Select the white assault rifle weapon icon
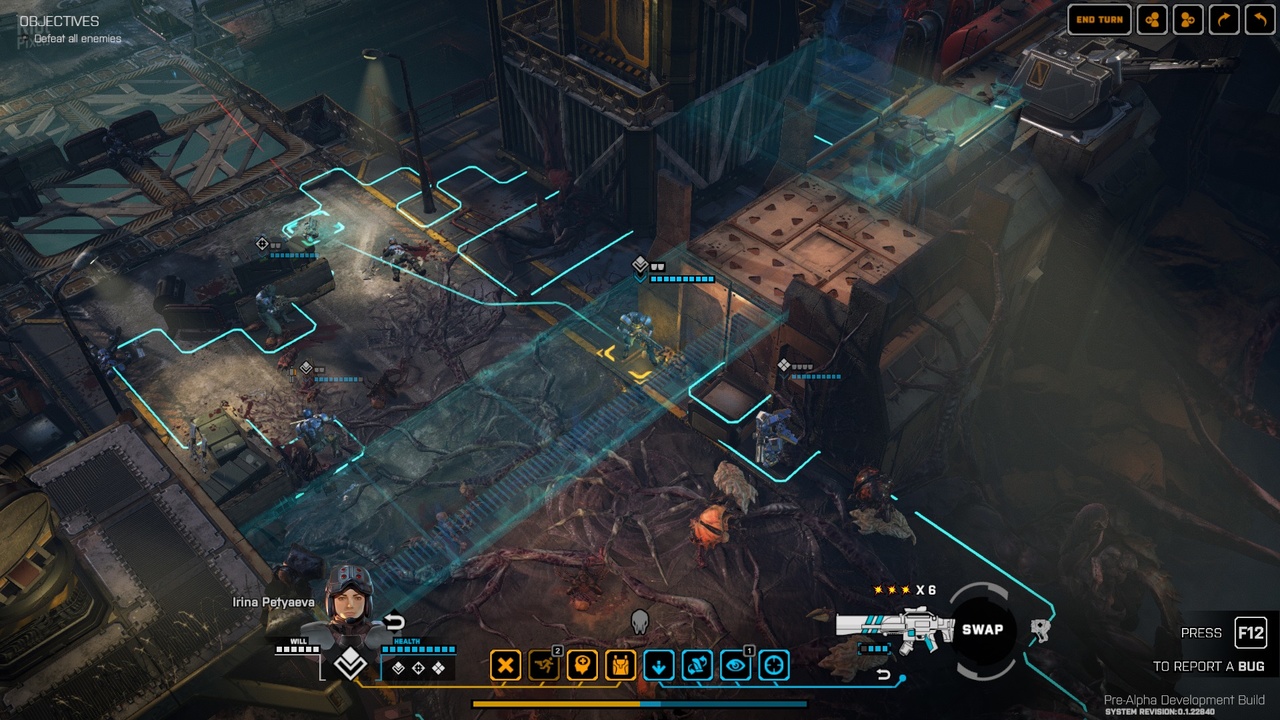The width and height of the screenshot is (1280, 720). click(x=886, y=627)
